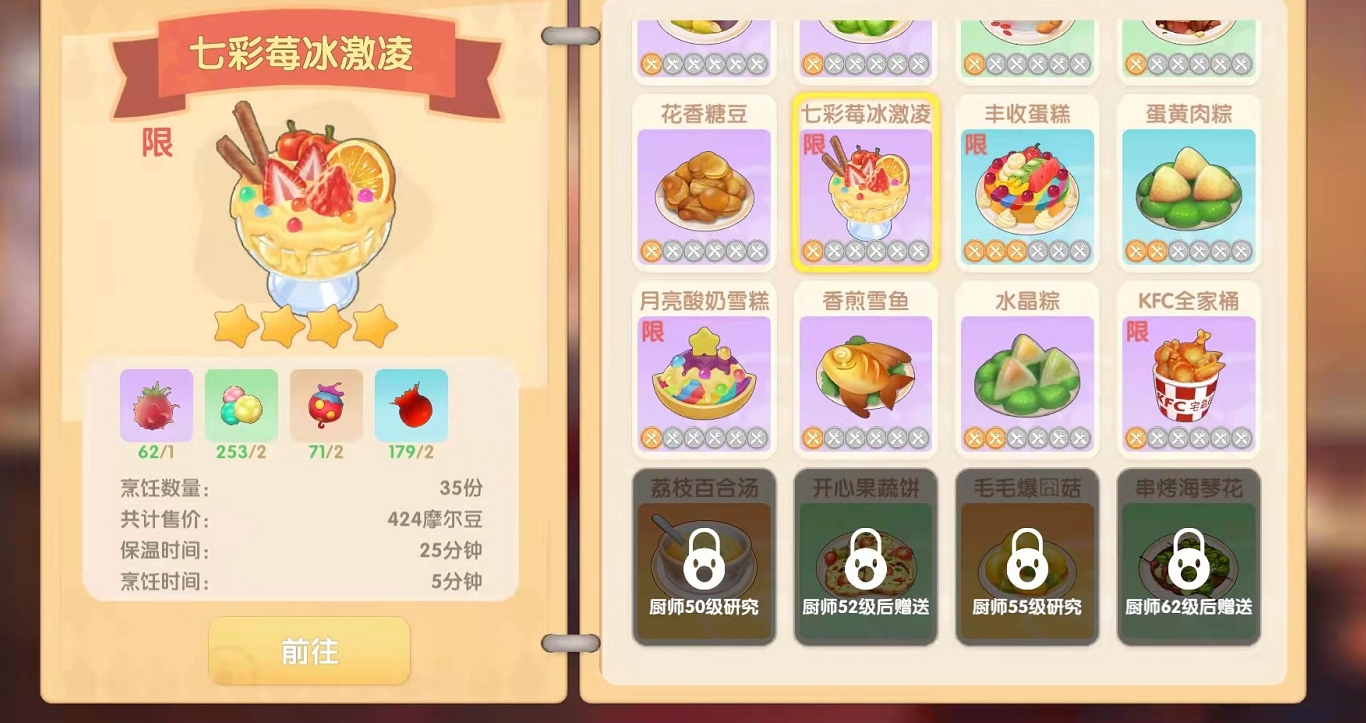
Task: Select the 蛋黄肉粽 recipe card
Action: (x=1188, y=184)
